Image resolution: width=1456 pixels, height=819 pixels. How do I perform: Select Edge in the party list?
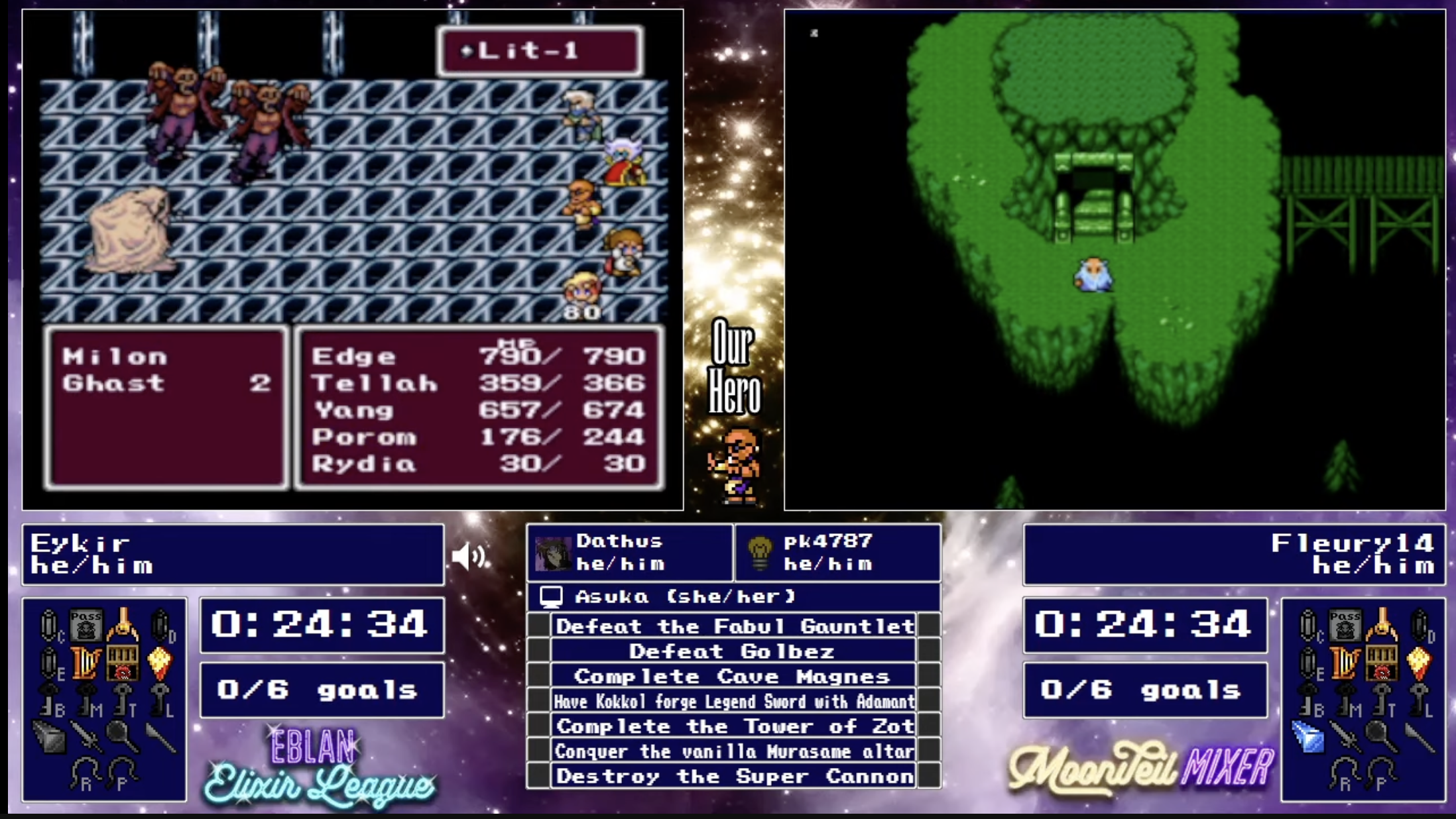[x=354, y=356]
